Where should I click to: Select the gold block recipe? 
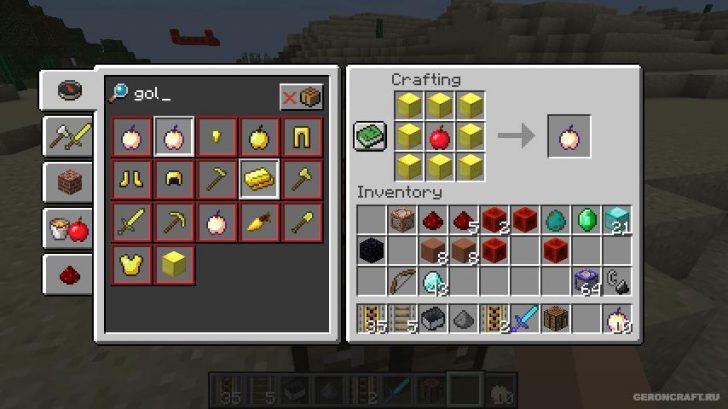(x=173, y=265)
